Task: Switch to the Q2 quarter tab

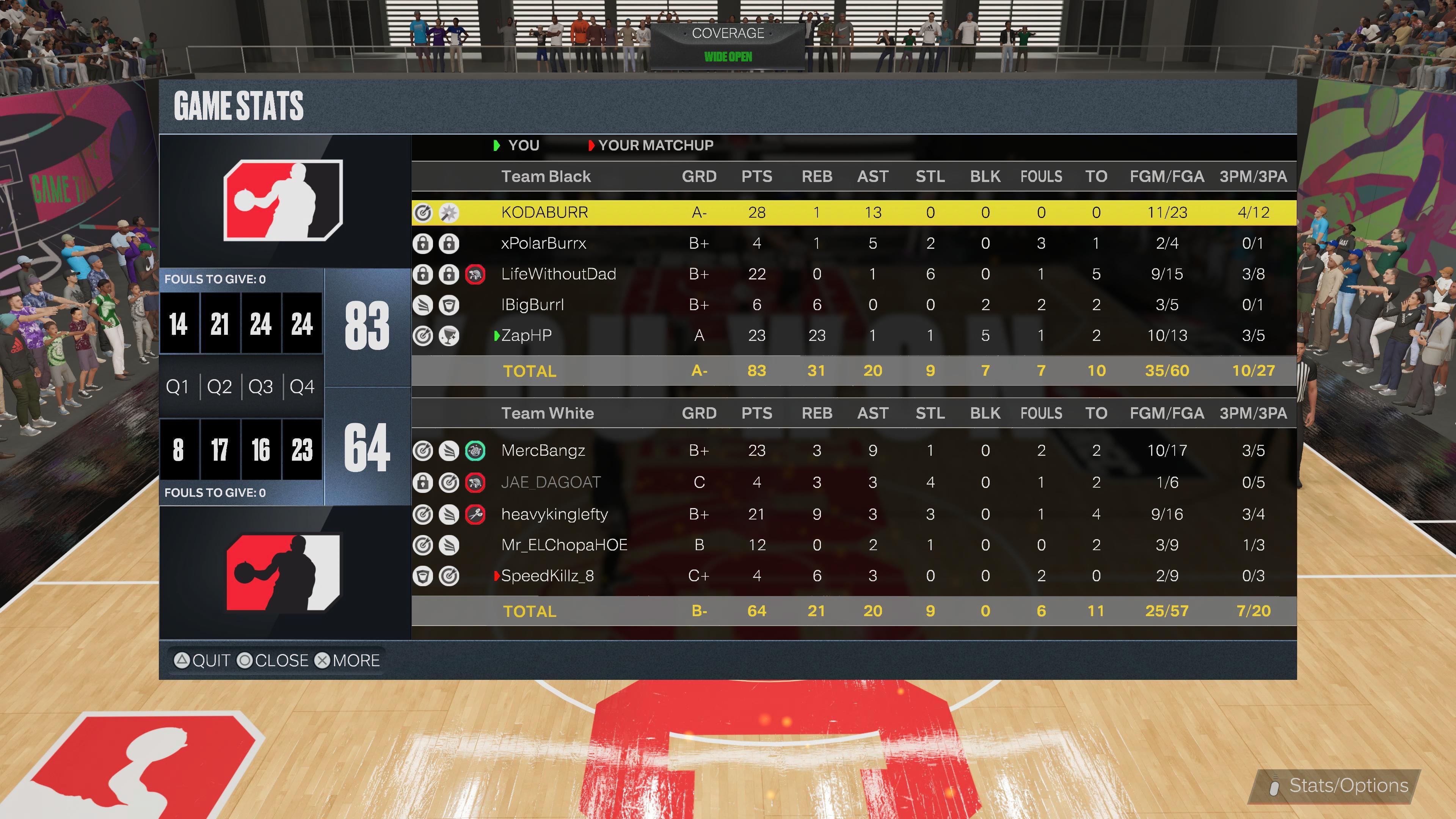Action: [219, 387]
